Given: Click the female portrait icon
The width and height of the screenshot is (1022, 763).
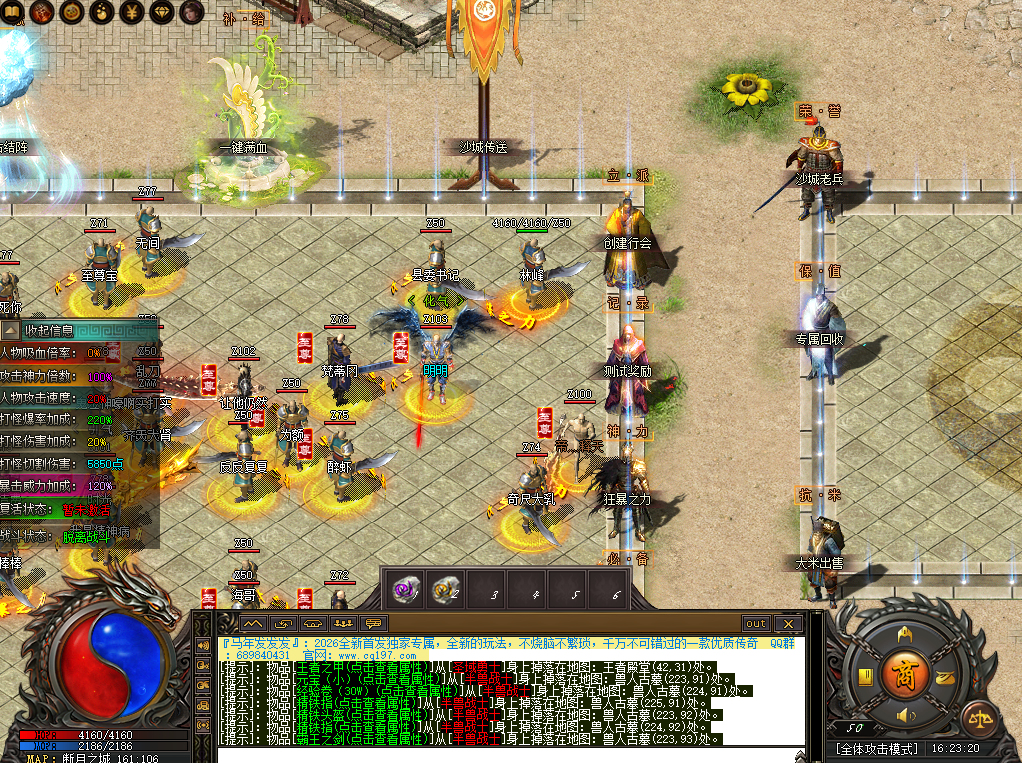Looking at the screenshot, I should 192,12.
